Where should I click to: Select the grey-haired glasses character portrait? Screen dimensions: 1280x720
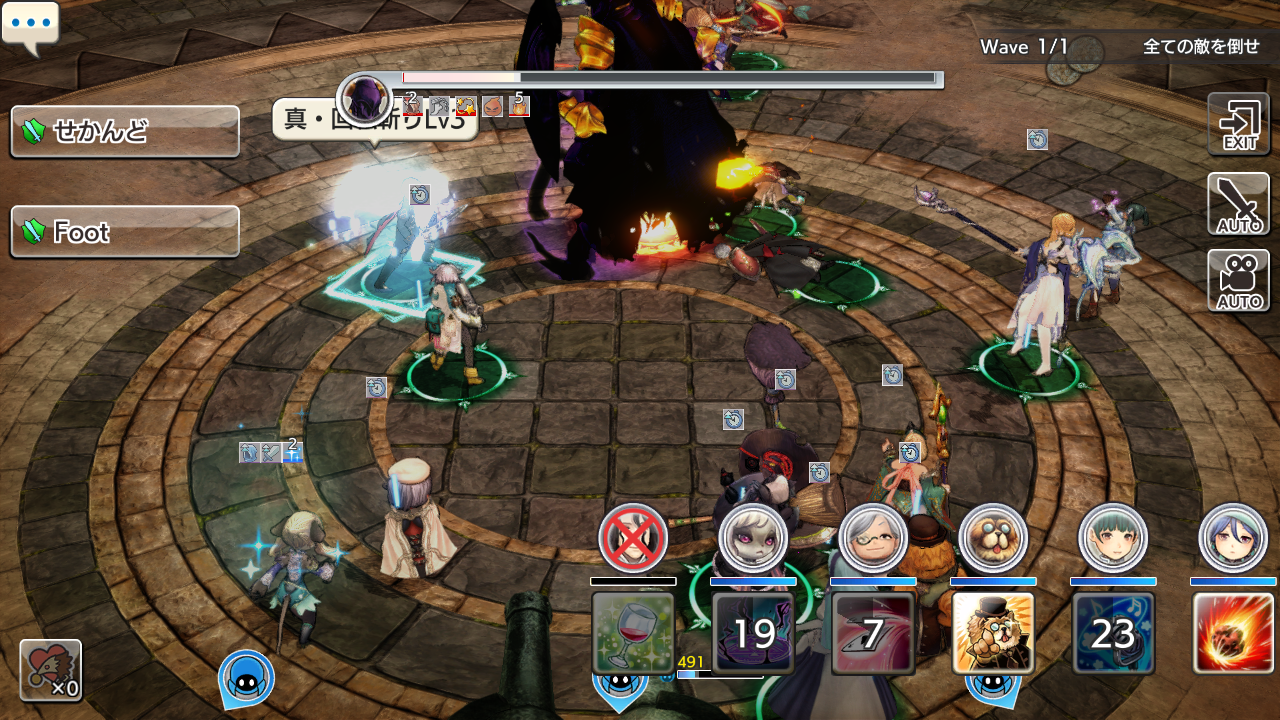click(x=873, y=538)
